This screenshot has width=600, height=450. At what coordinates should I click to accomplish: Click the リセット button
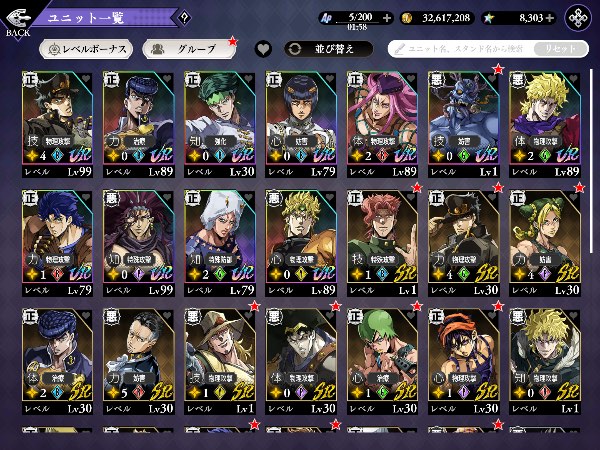[x=561, y=48]
